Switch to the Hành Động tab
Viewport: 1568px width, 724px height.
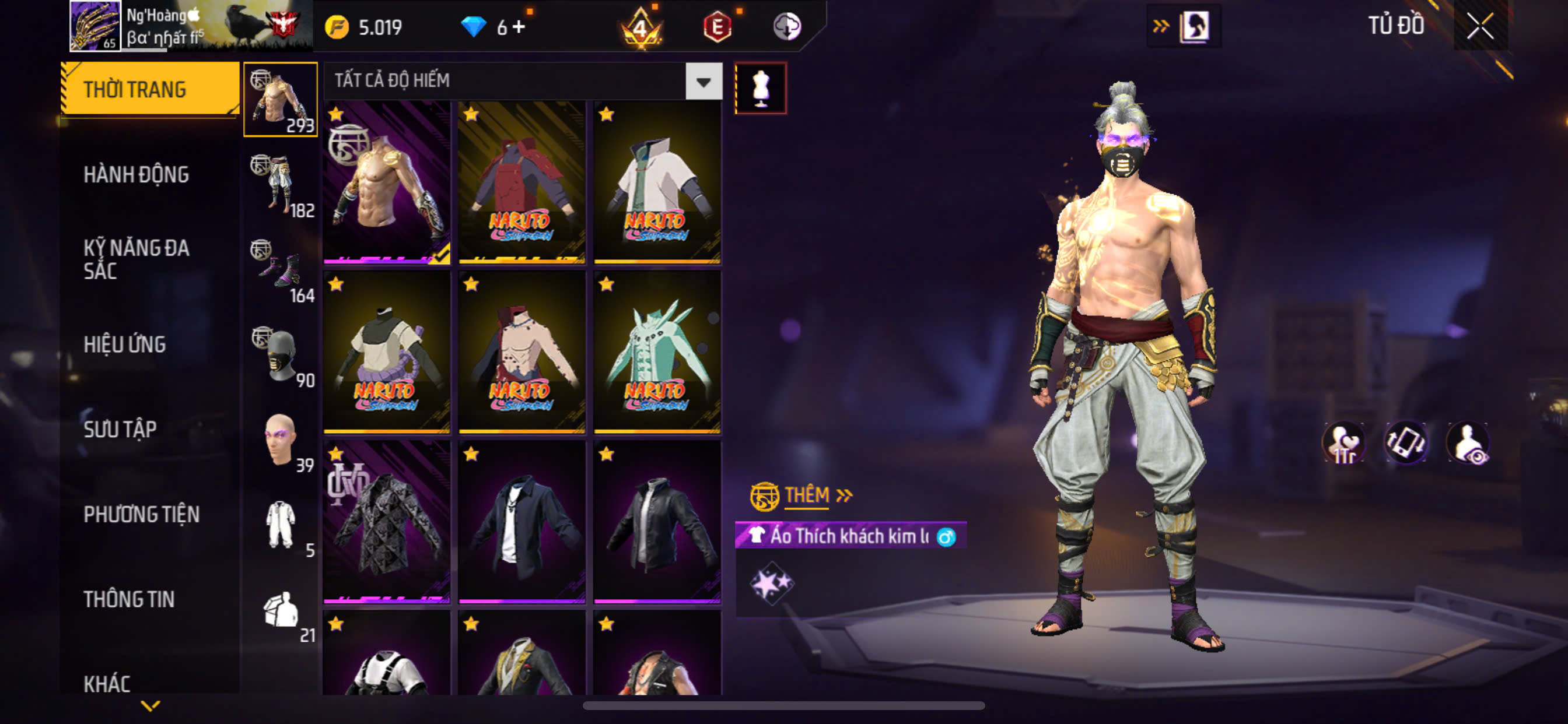[x=136, y=175]
